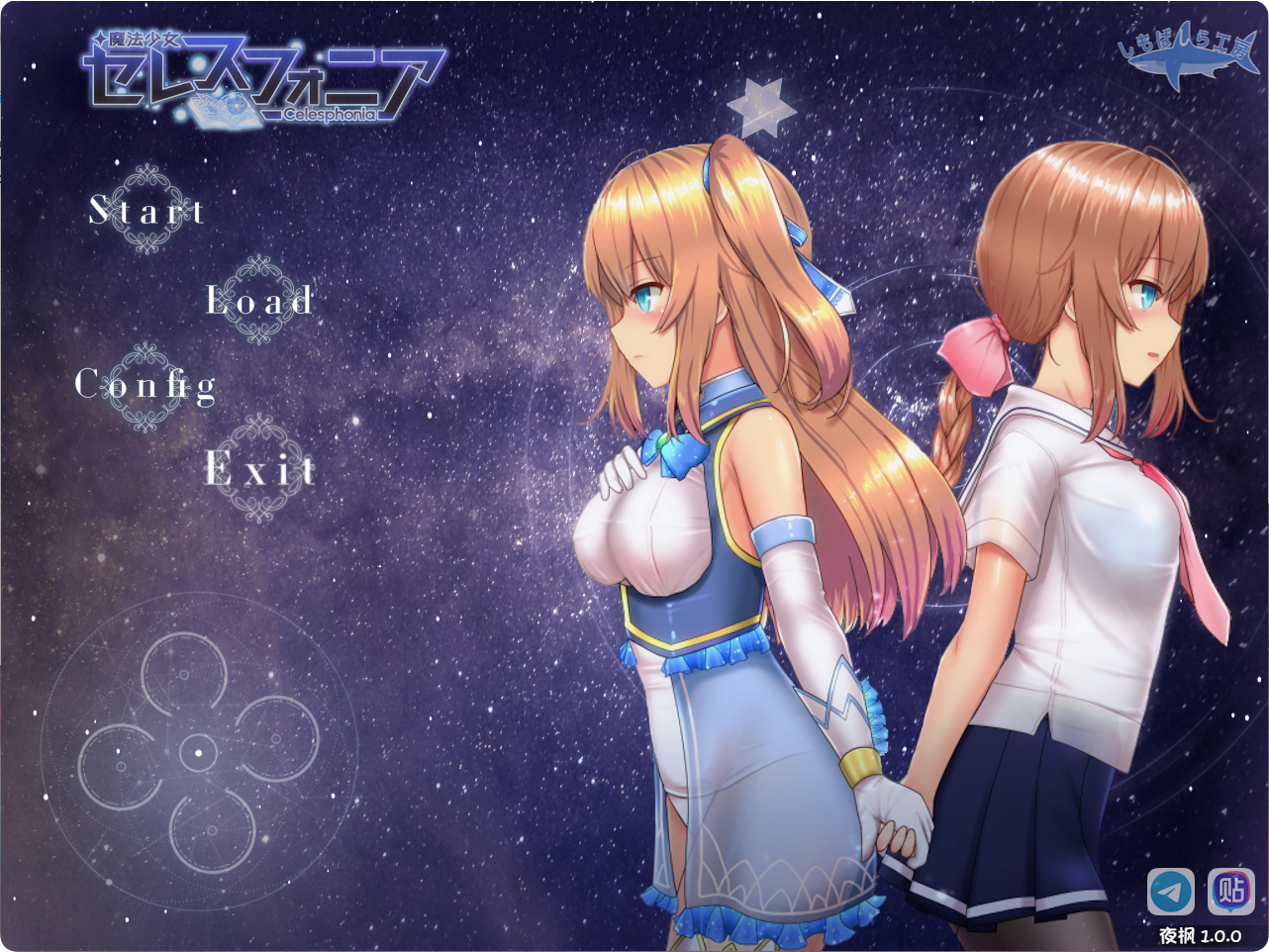This screenshot has width=1269, height=952.
Task: Open the blue 贴 icon link
Action: [1231, 892]
